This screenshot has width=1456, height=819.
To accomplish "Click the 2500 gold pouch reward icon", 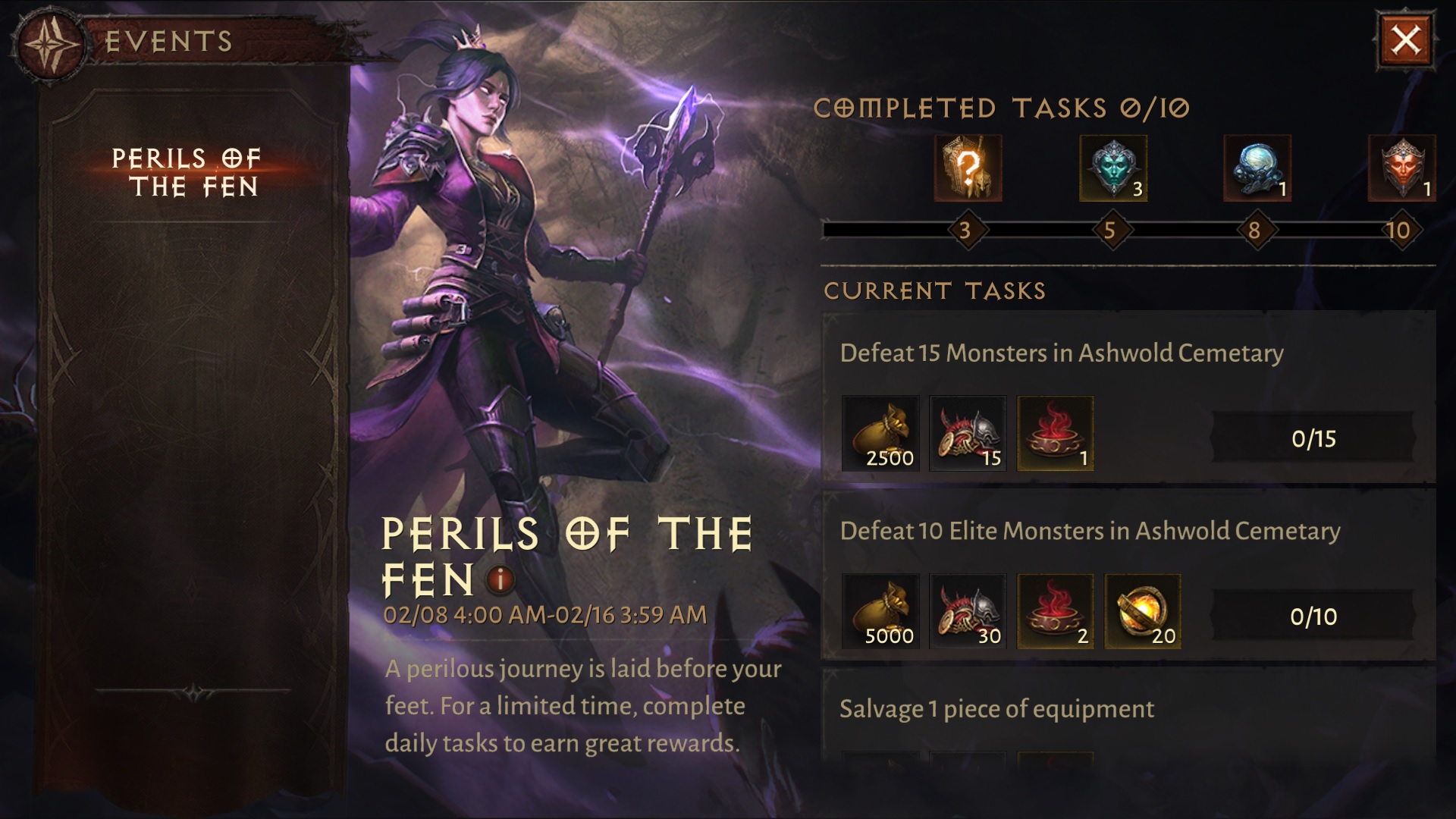I will tap(881, 433).
